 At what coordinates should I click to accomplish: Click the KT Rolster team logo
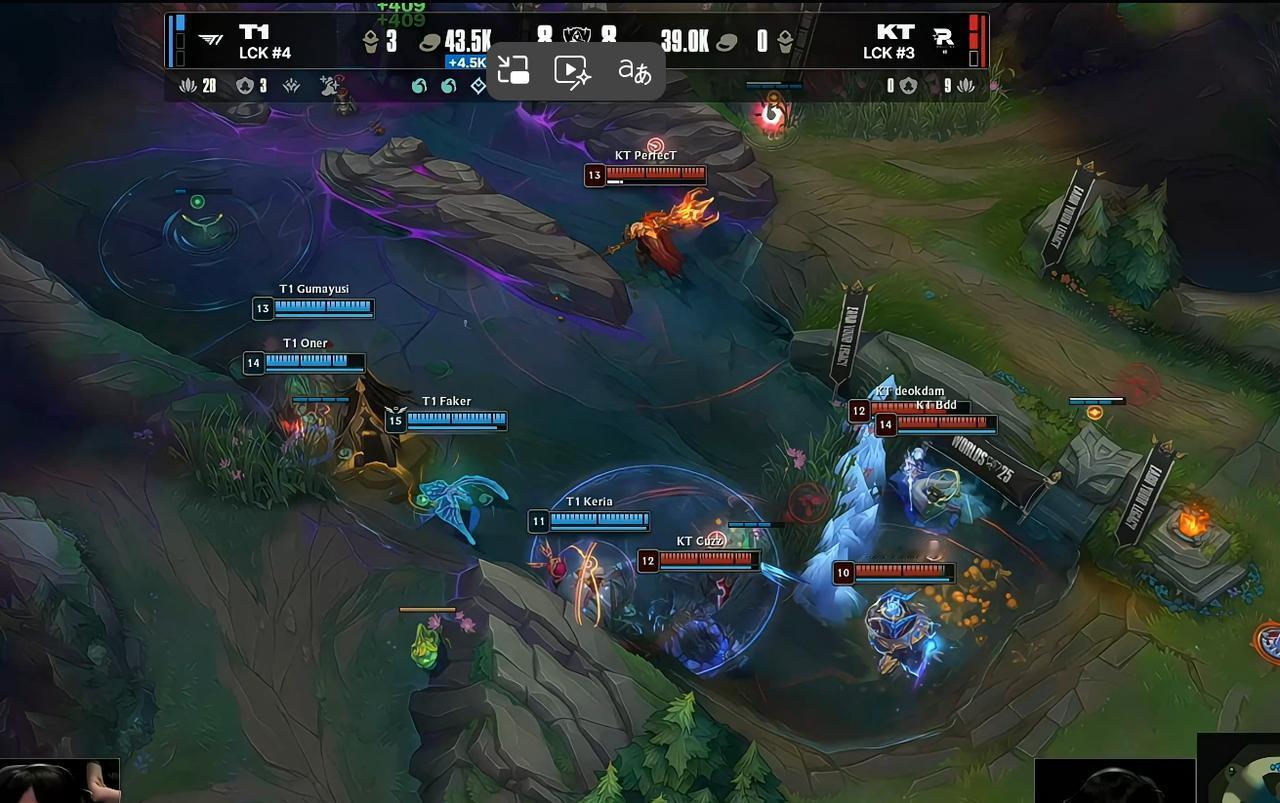[x=942, y=40]
